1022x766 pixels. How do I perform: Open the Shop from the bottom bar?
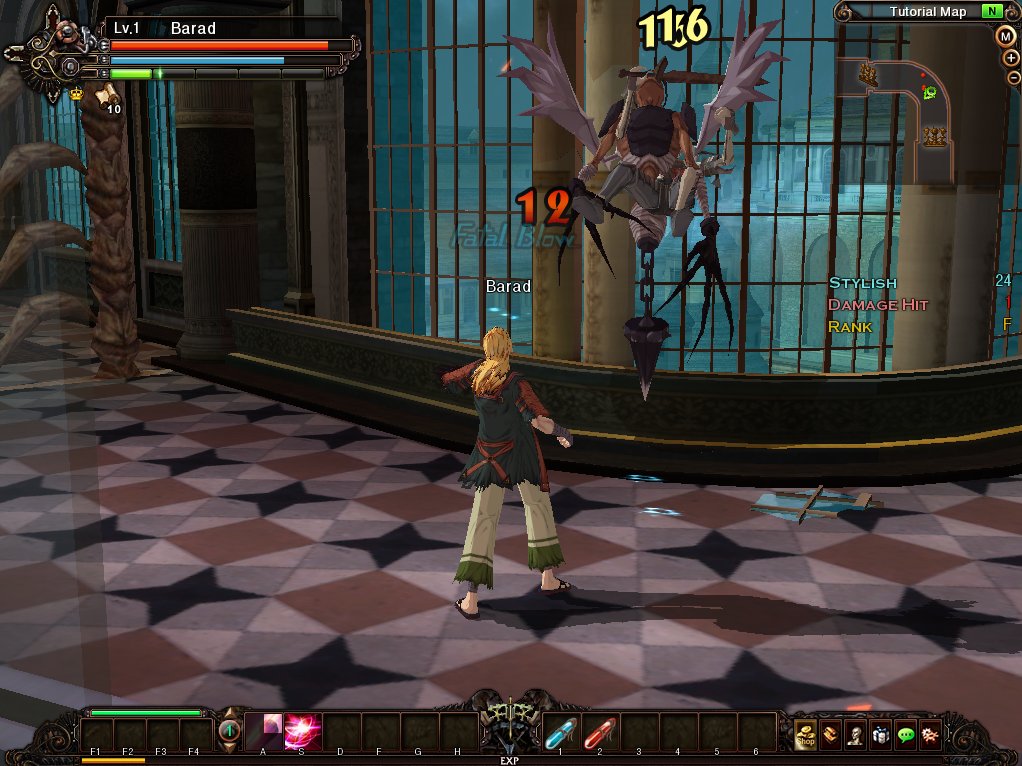click(805, 736)
